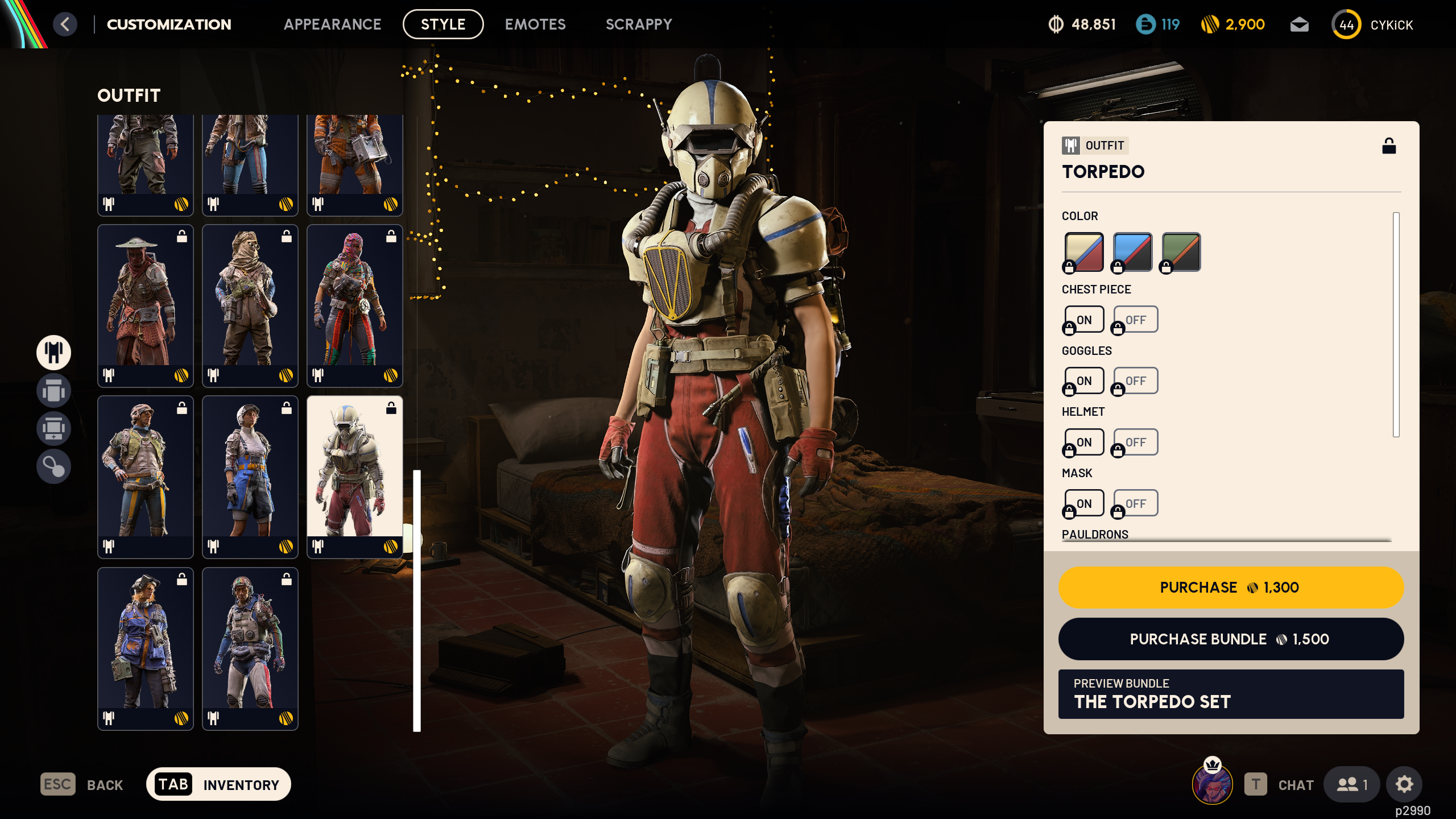Screen dimensions: 1456x819
Task: Select the Outfit category icon in sidebar
Action: (x=53, y=353)
